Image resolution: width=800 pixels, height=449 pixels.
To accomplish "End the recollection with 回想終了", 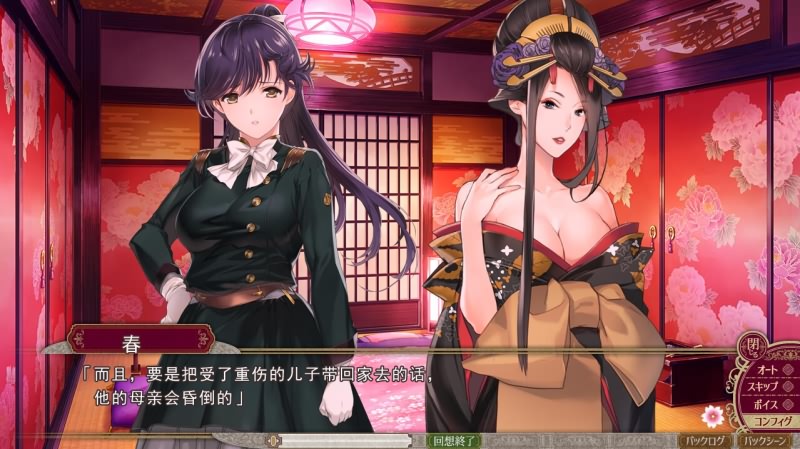I will point(453,440).
